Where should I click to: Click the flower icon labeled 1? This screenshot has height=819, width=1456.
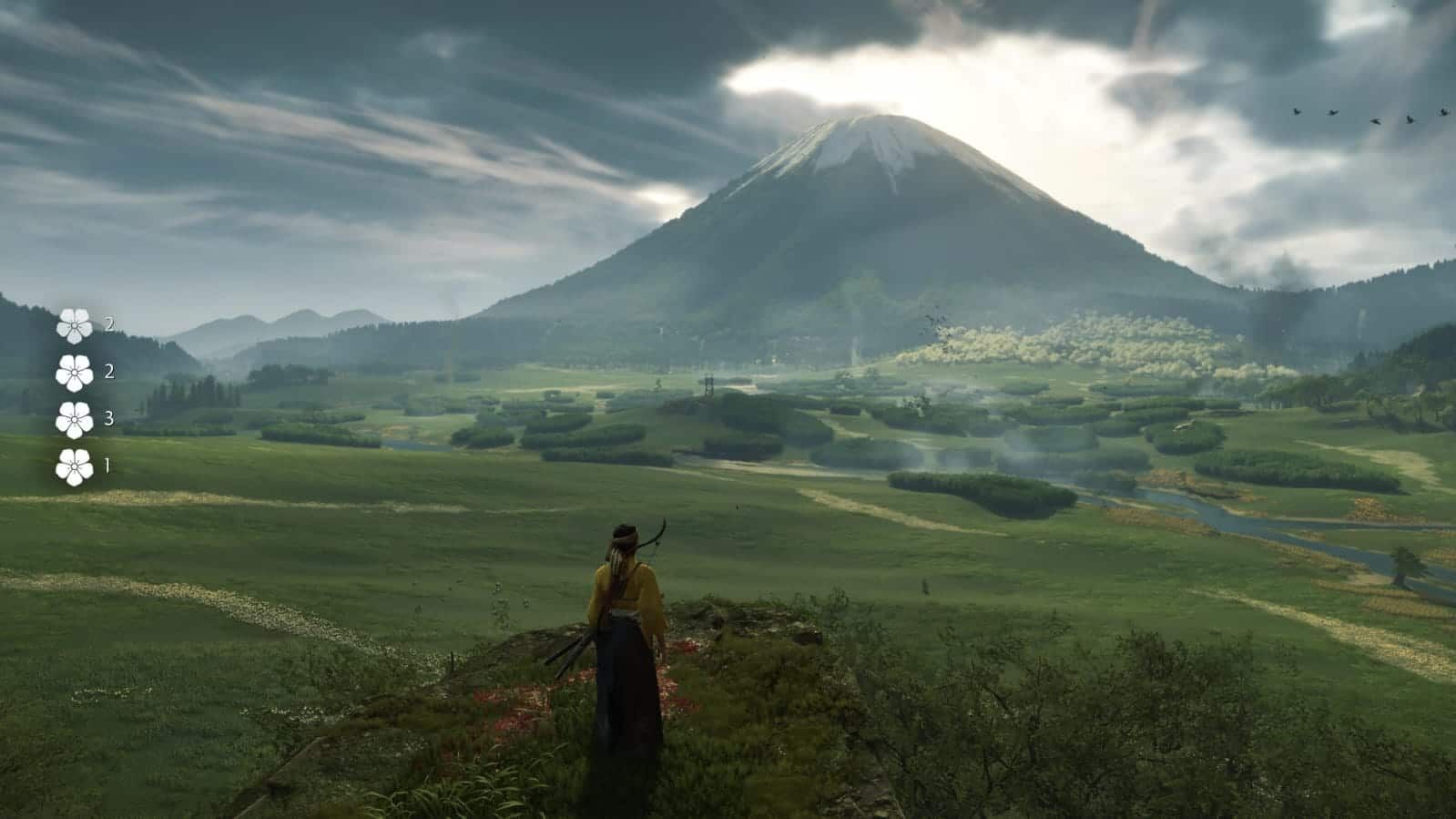pyautogui.click(x=74, y=466)
